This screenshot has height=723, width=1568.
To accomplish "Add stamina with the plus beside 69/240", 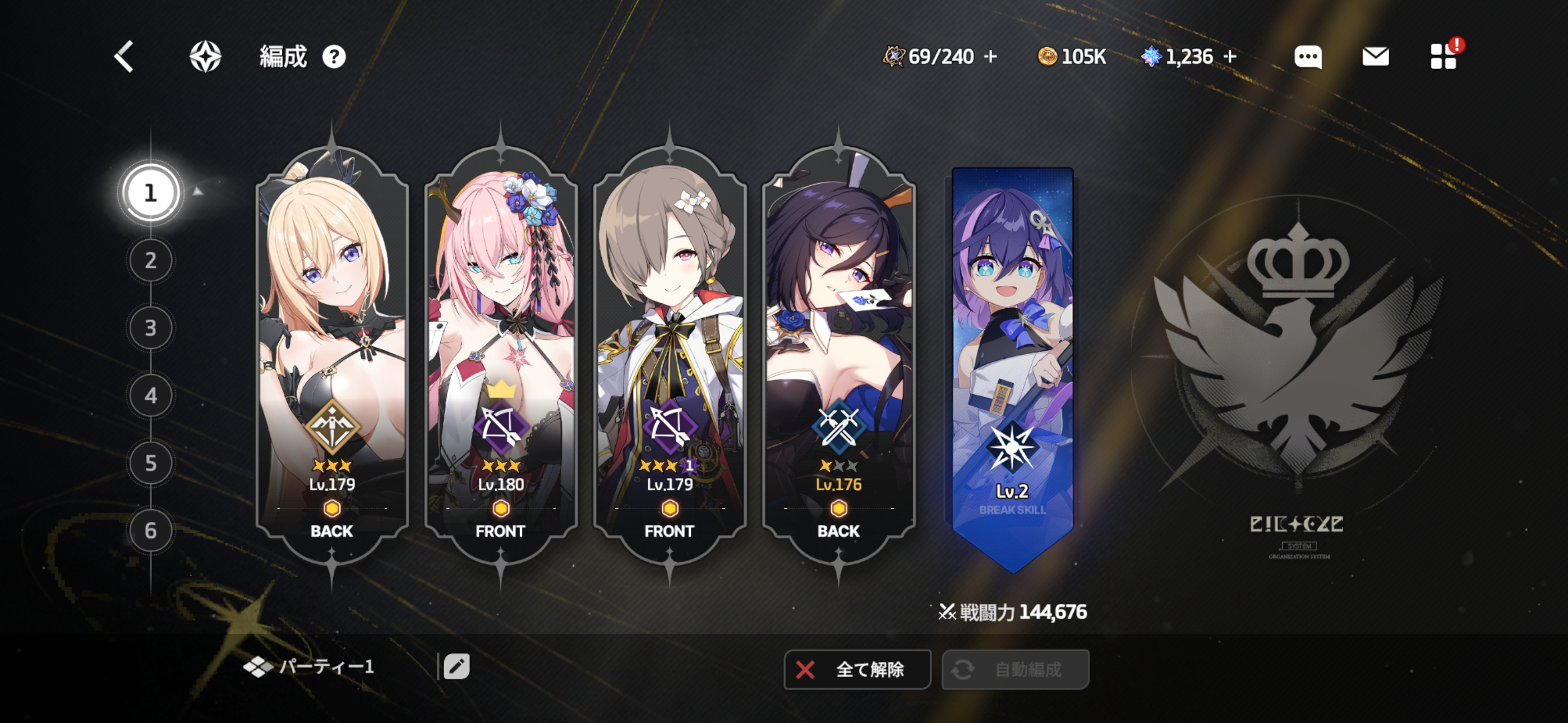I will (x=991, y=57).
